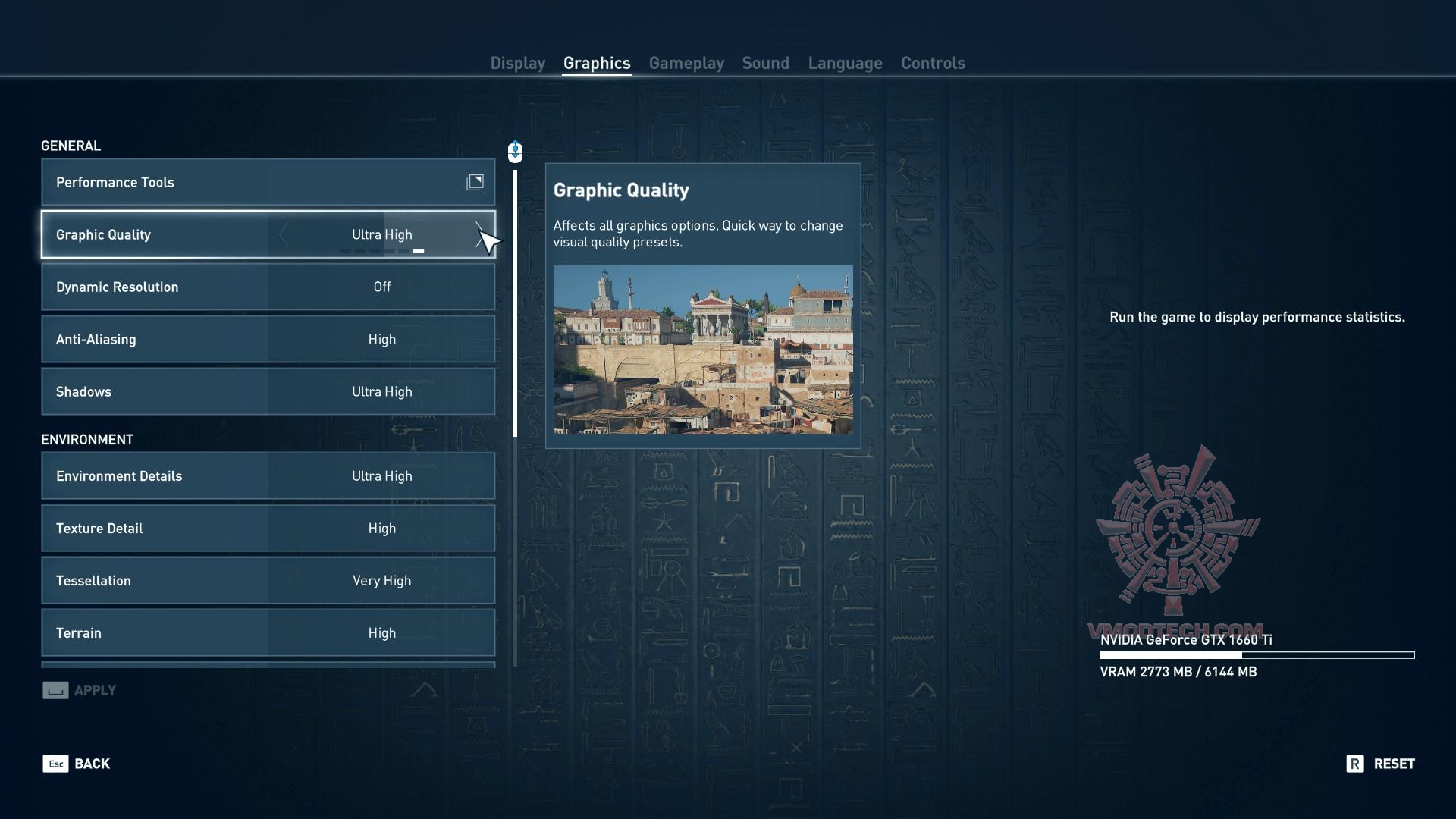Click the settings list scrollbar
This screenshot has width=1456, height=819.
coord(516,303)
